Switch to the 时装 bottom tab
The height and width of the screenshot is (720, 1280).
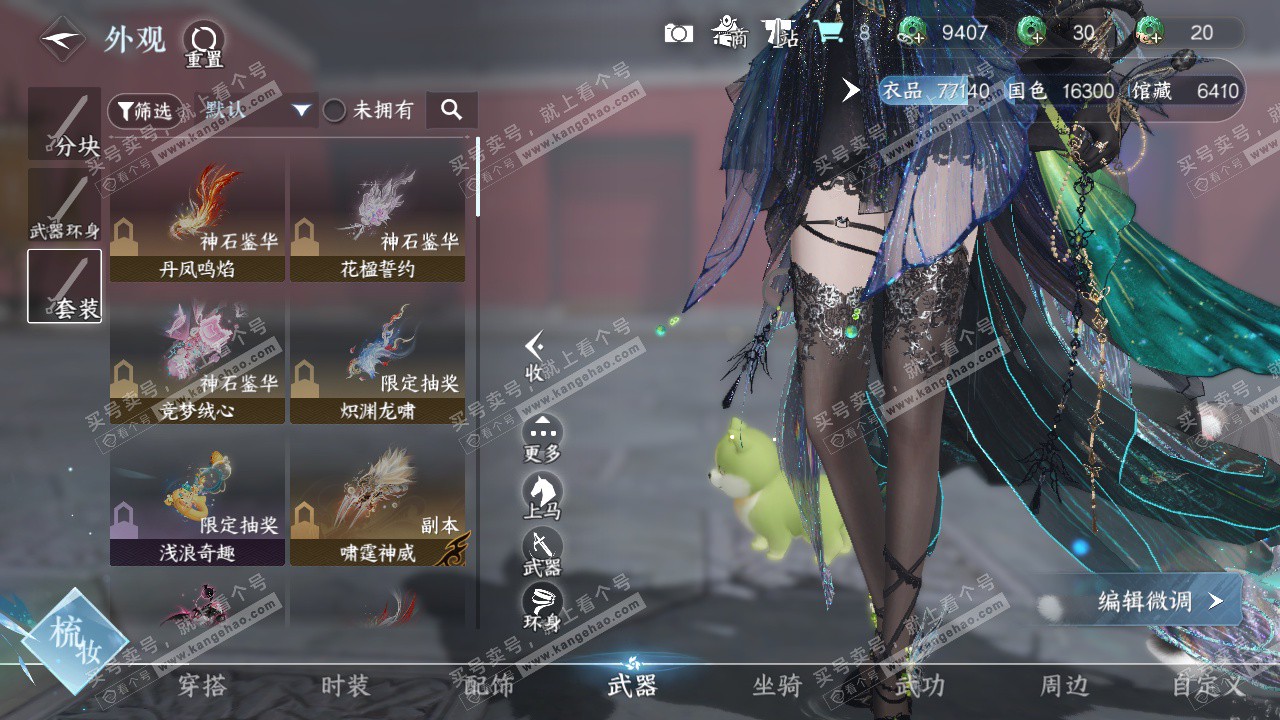(x=345, y=685)
